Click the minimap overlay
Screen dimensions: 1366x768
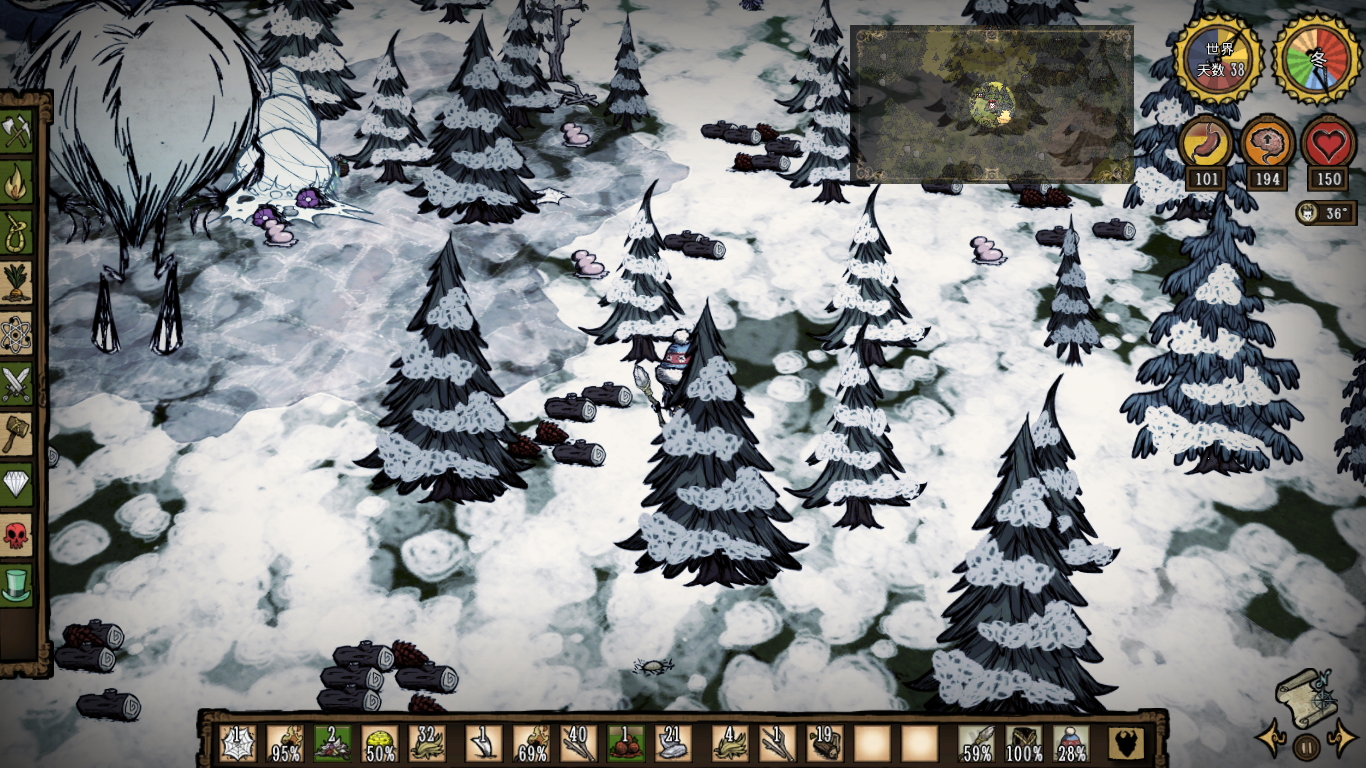(991, 104)
